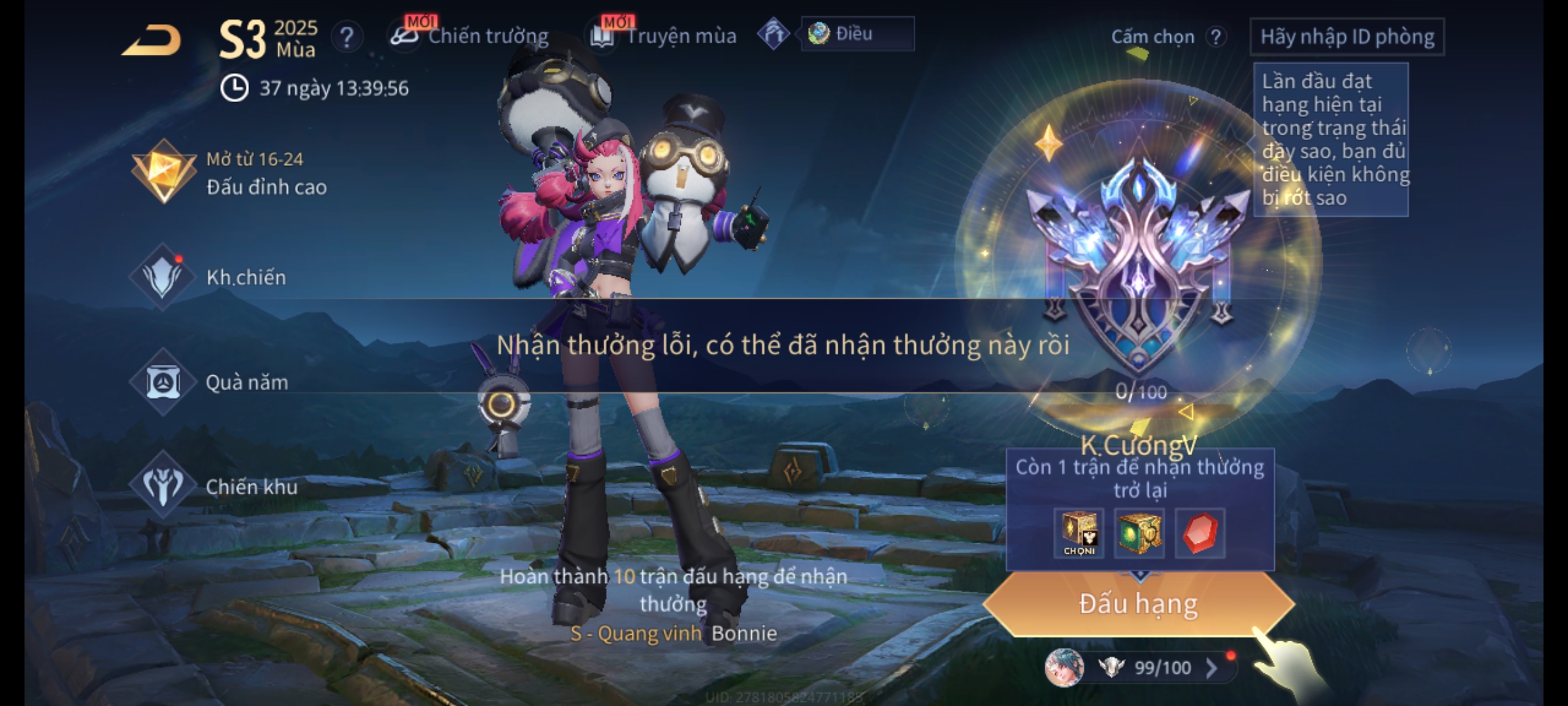The width and height of the screenshot is (1568, 706).
Task: Select the CHỌN reward chest
Action: click(x=1079, y=533)
